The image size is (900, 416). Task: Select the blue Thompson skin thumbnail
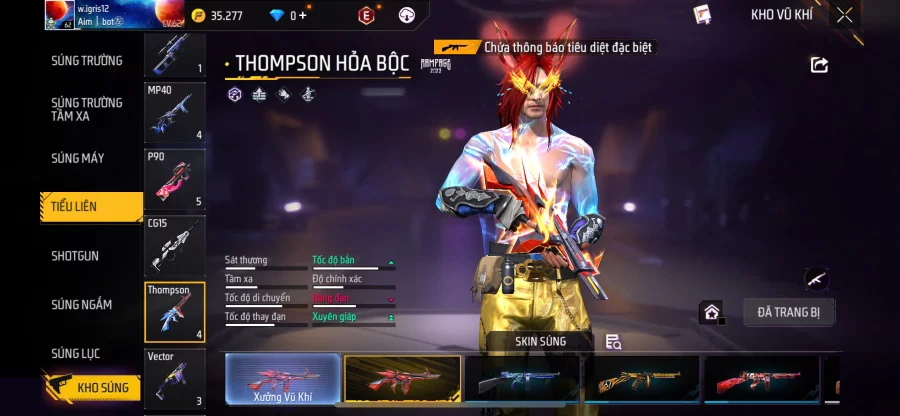pyautogui.click(x=522, y=380)
